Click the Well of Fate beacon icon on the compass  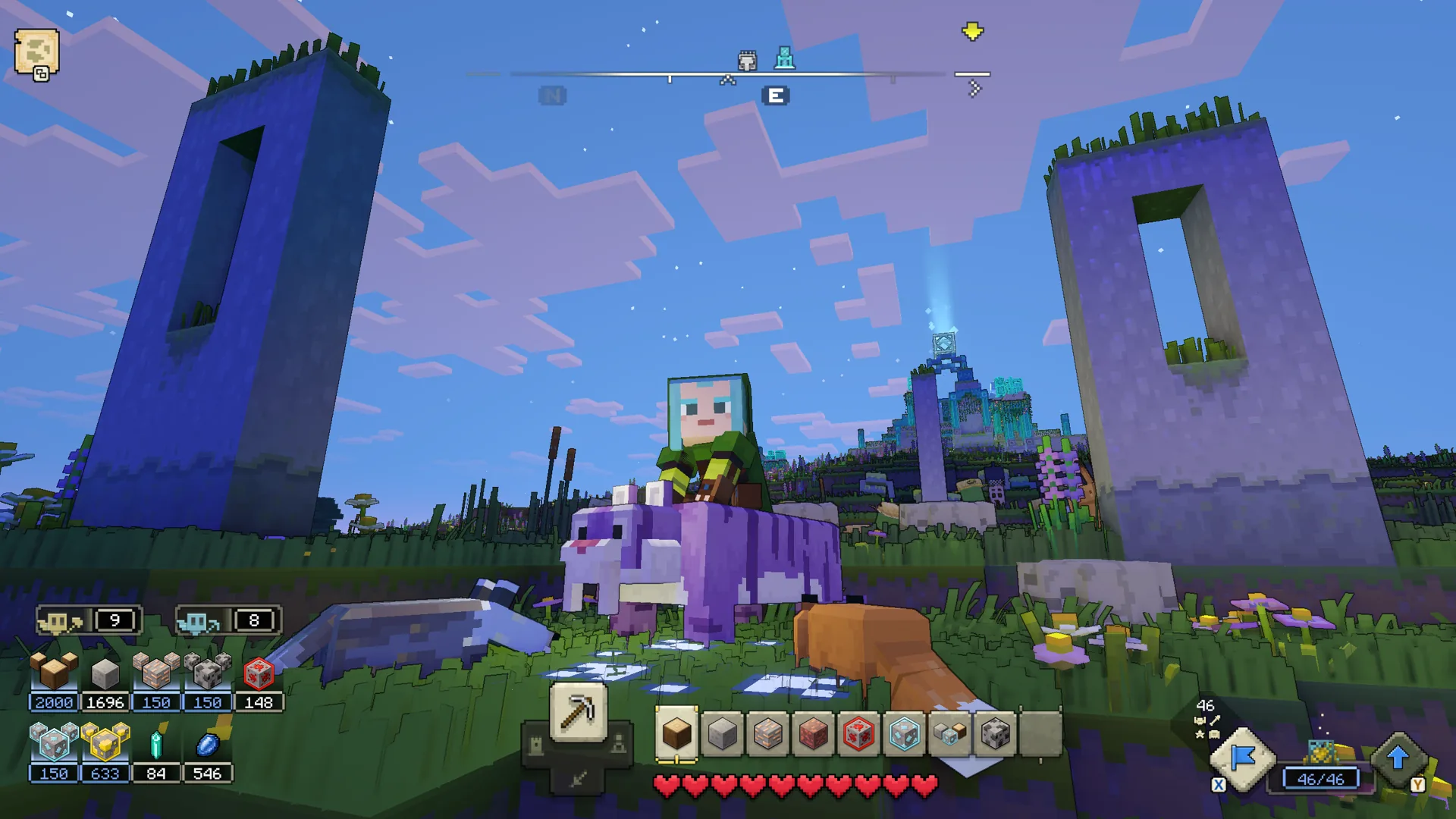pyautogui.click(x=785, y=57)
